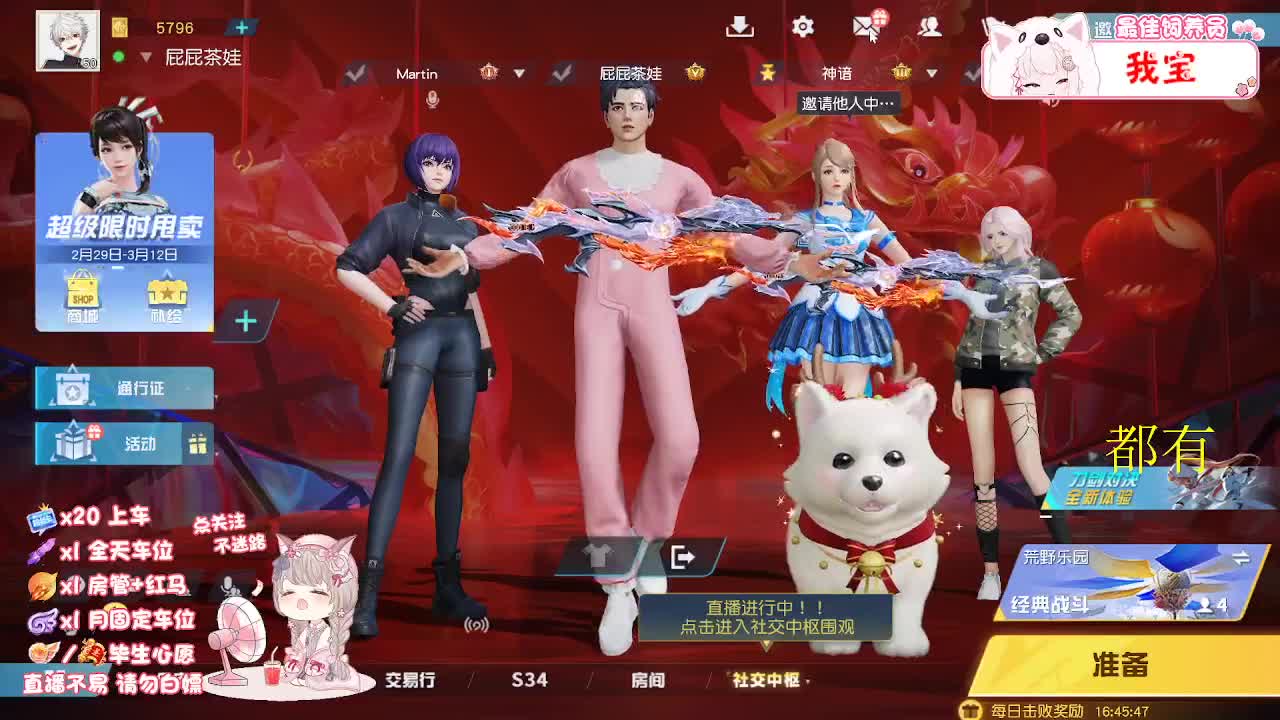This screenshot has height=720, width=1280.
Task: Open the mail and gifts inbox icon
Action: [x=863, y=28]
